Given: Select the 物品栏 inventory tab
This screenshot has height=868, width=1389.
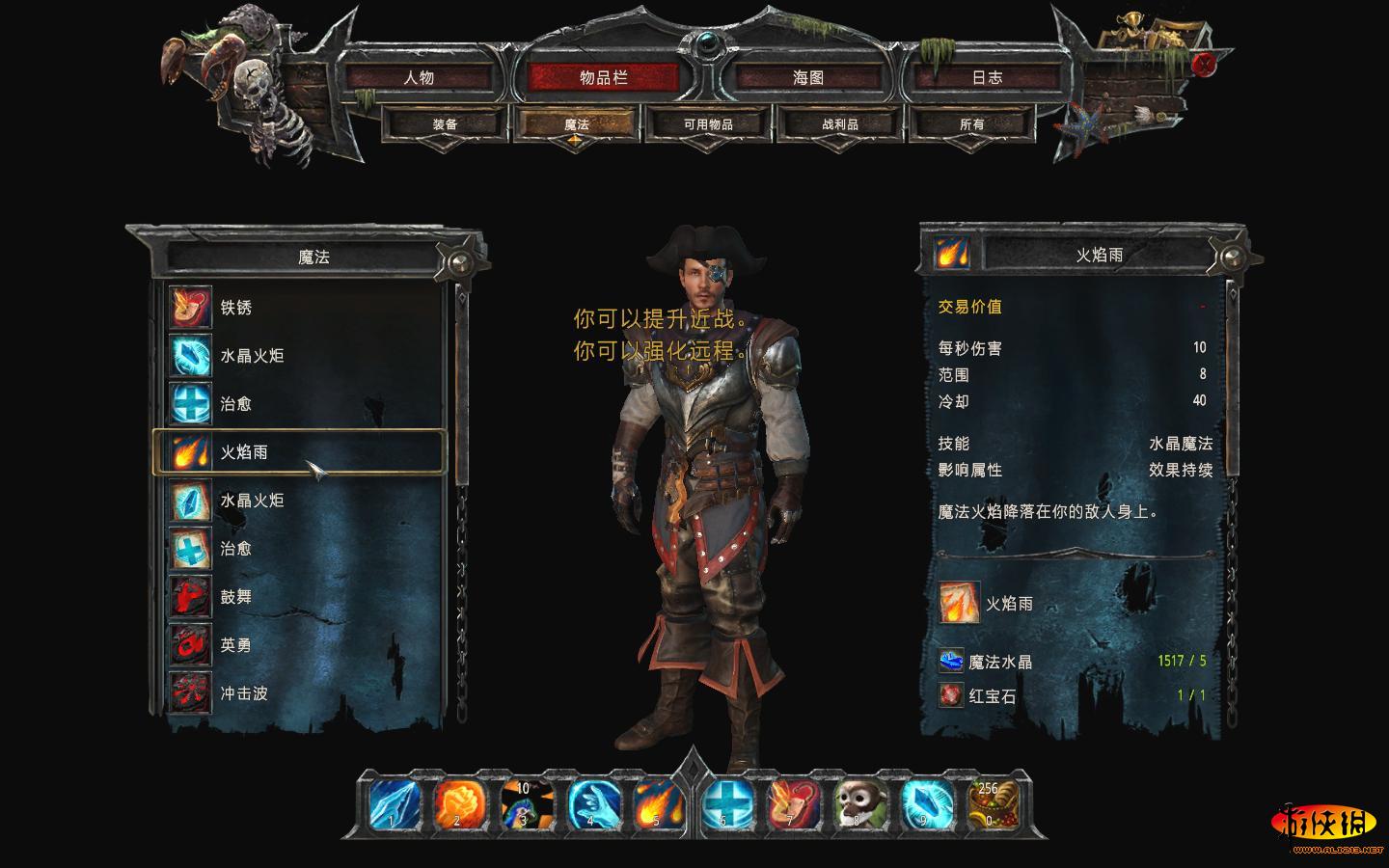Looking at the screenshot, I should click(604, 78).
